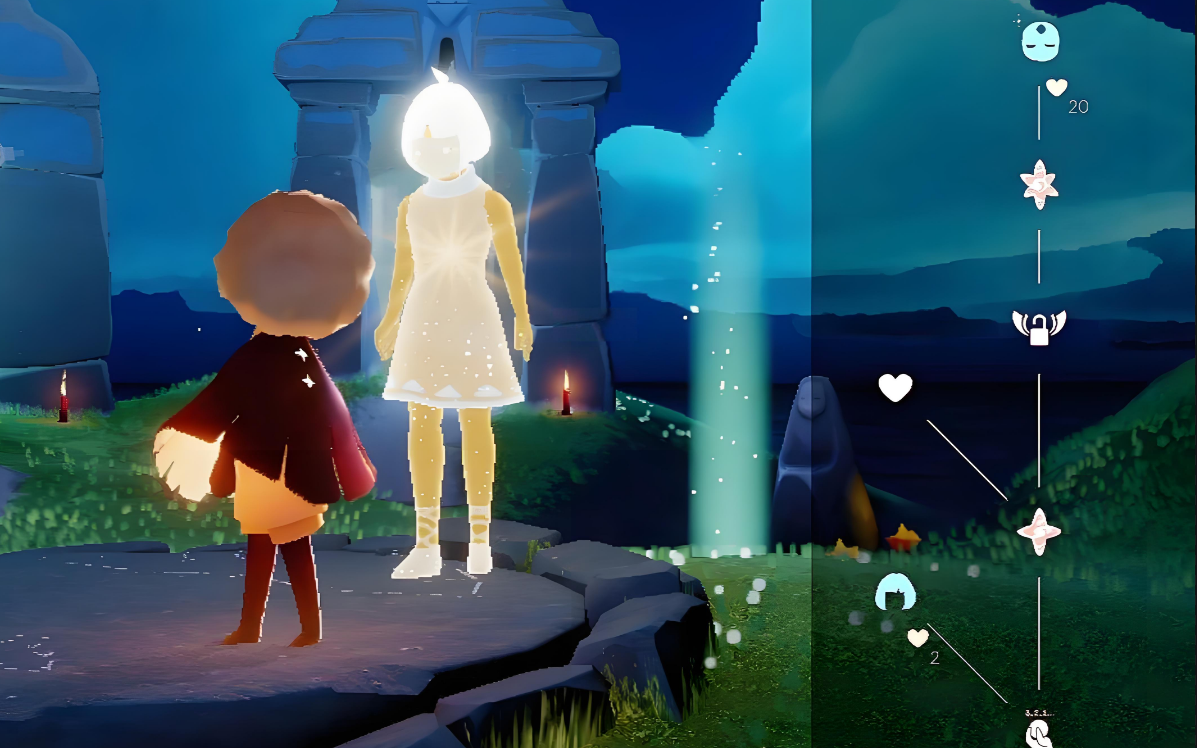Choose the white heart node
1197x748 pixels.
(895, 388)
